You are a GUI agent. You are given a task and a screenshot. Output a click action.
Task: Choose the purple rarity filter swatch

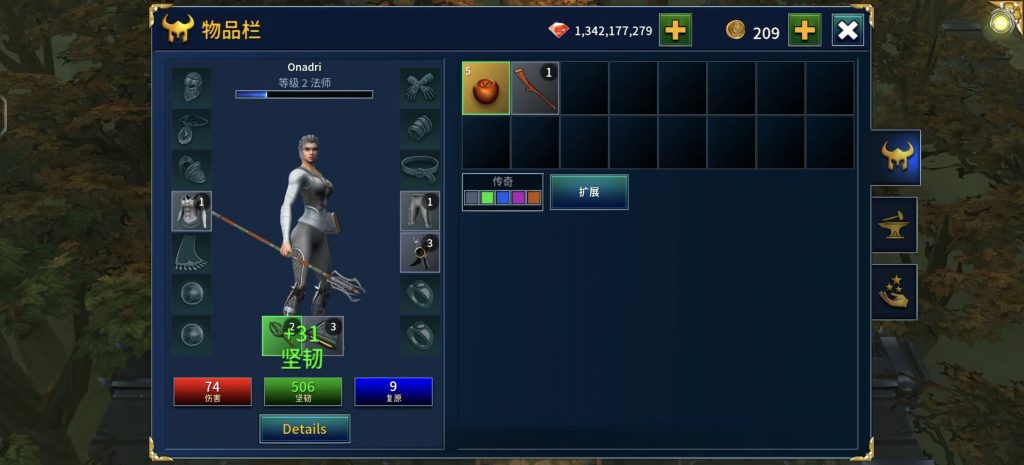[x=518, y=198]
